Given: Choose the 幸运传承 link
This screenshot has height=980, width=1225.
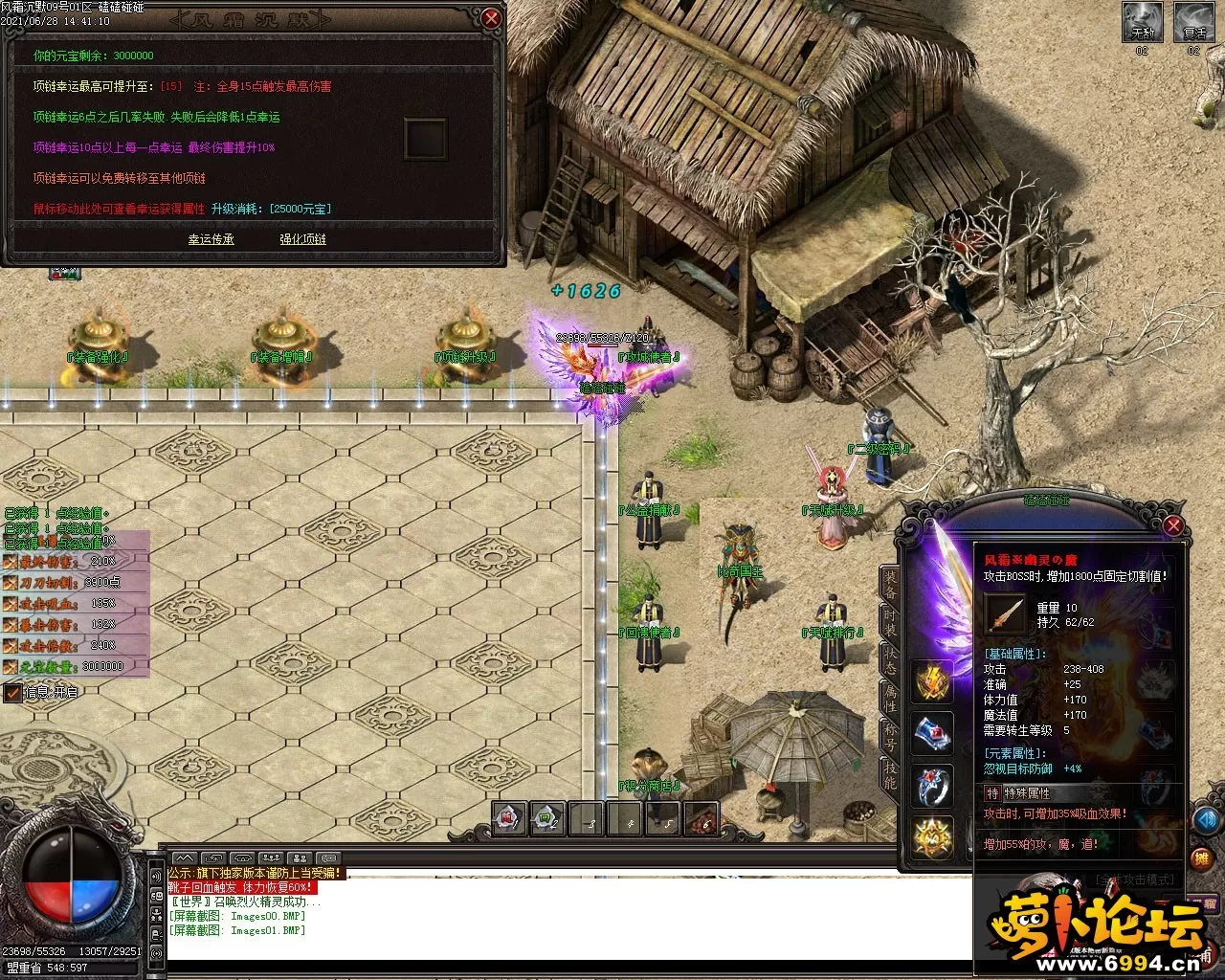Looking at the screenshot, I should point(211,238).
